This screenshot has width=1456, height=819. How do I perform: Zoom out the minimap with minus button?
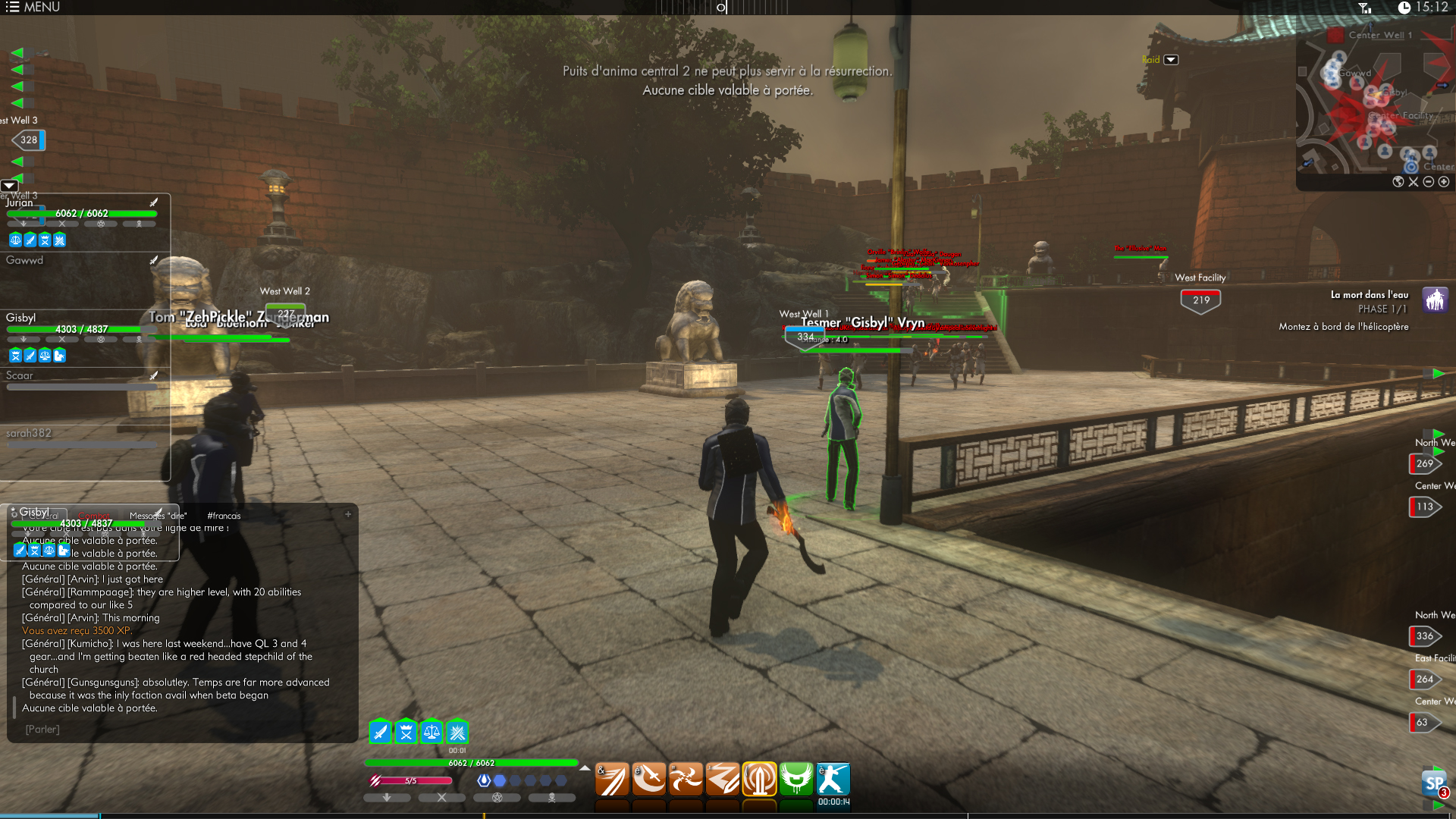(x=1429, y=182)
